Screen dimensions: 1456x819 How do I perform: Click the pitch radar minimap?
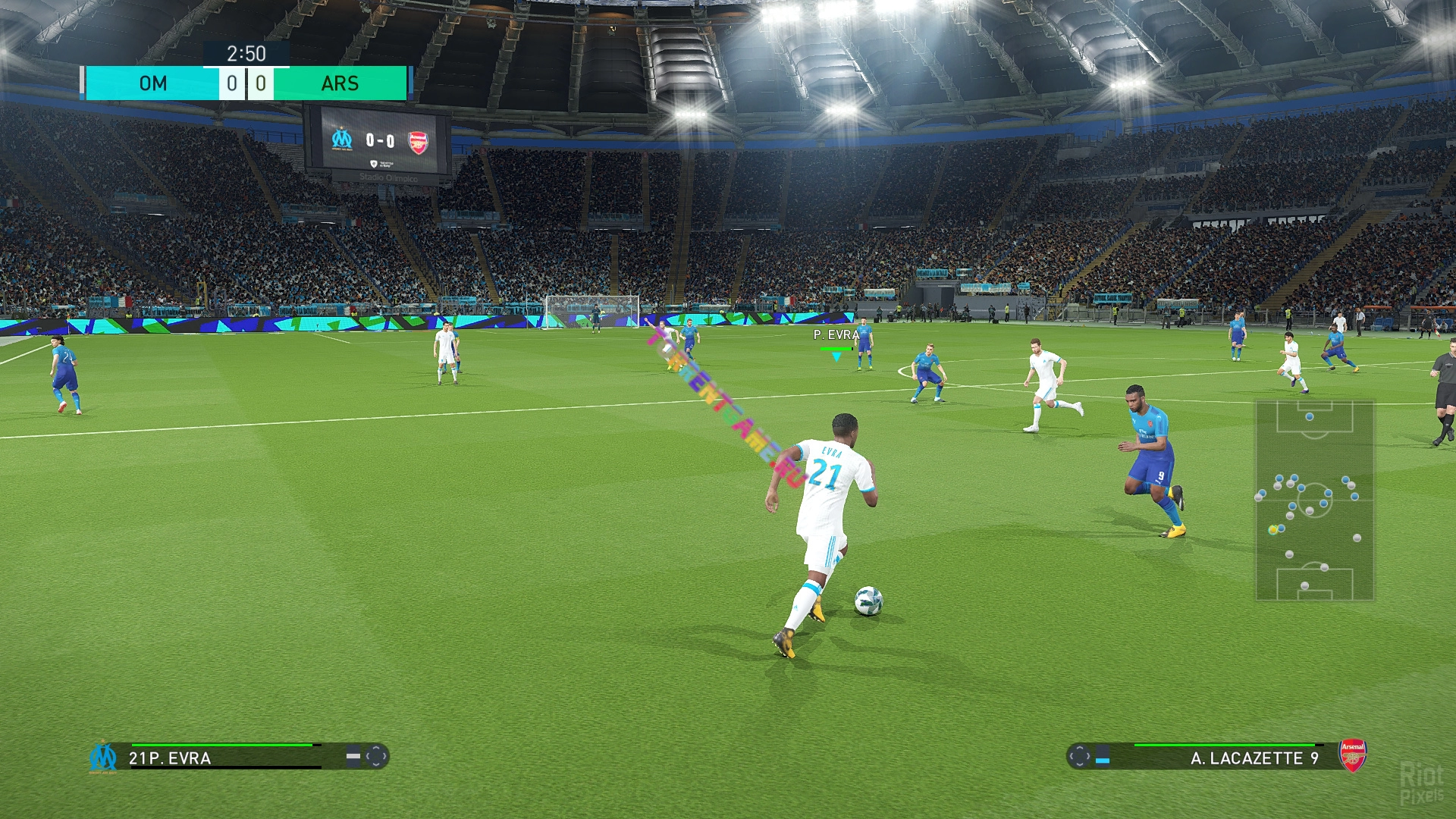[1314, 500]
